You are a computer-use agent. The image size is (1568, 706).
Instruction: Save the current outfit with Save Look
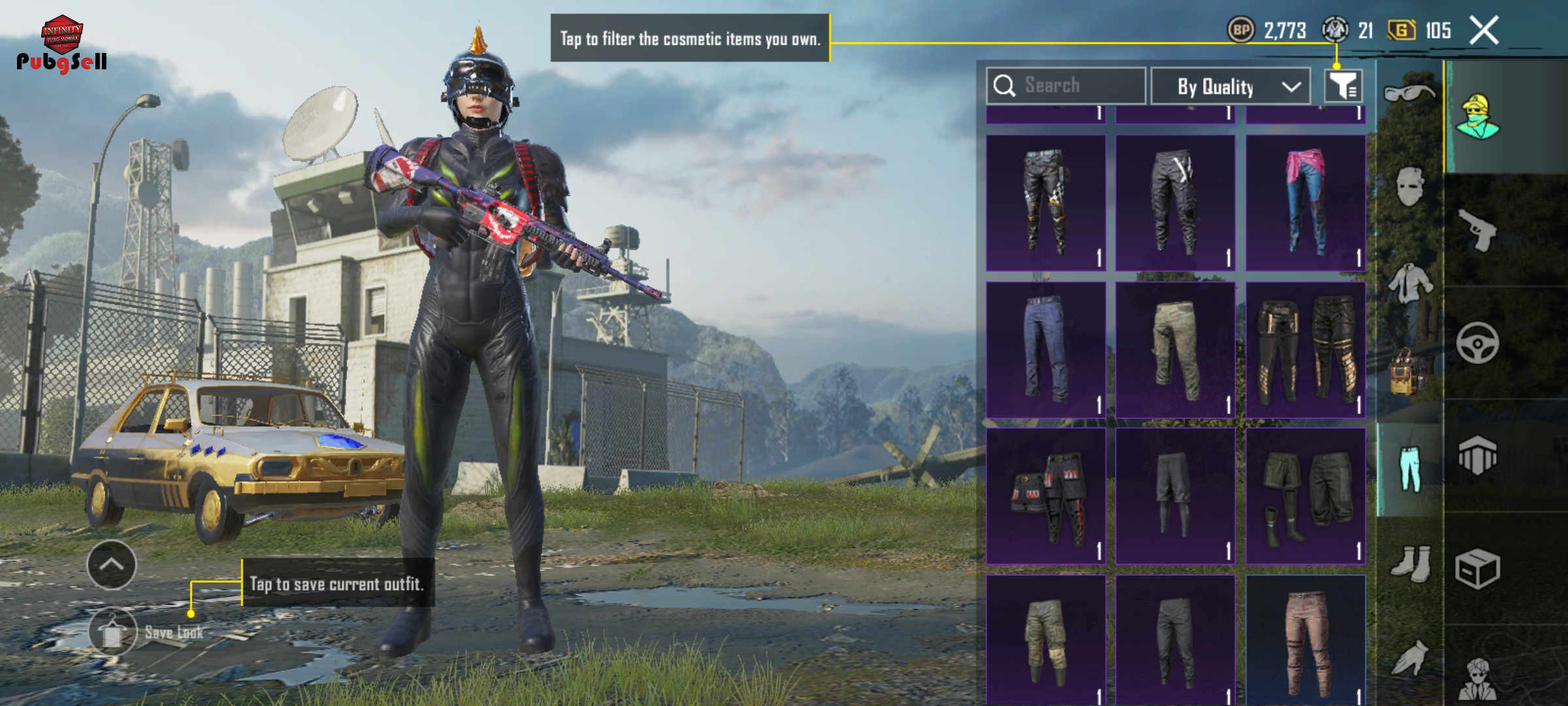coord(113,632)
